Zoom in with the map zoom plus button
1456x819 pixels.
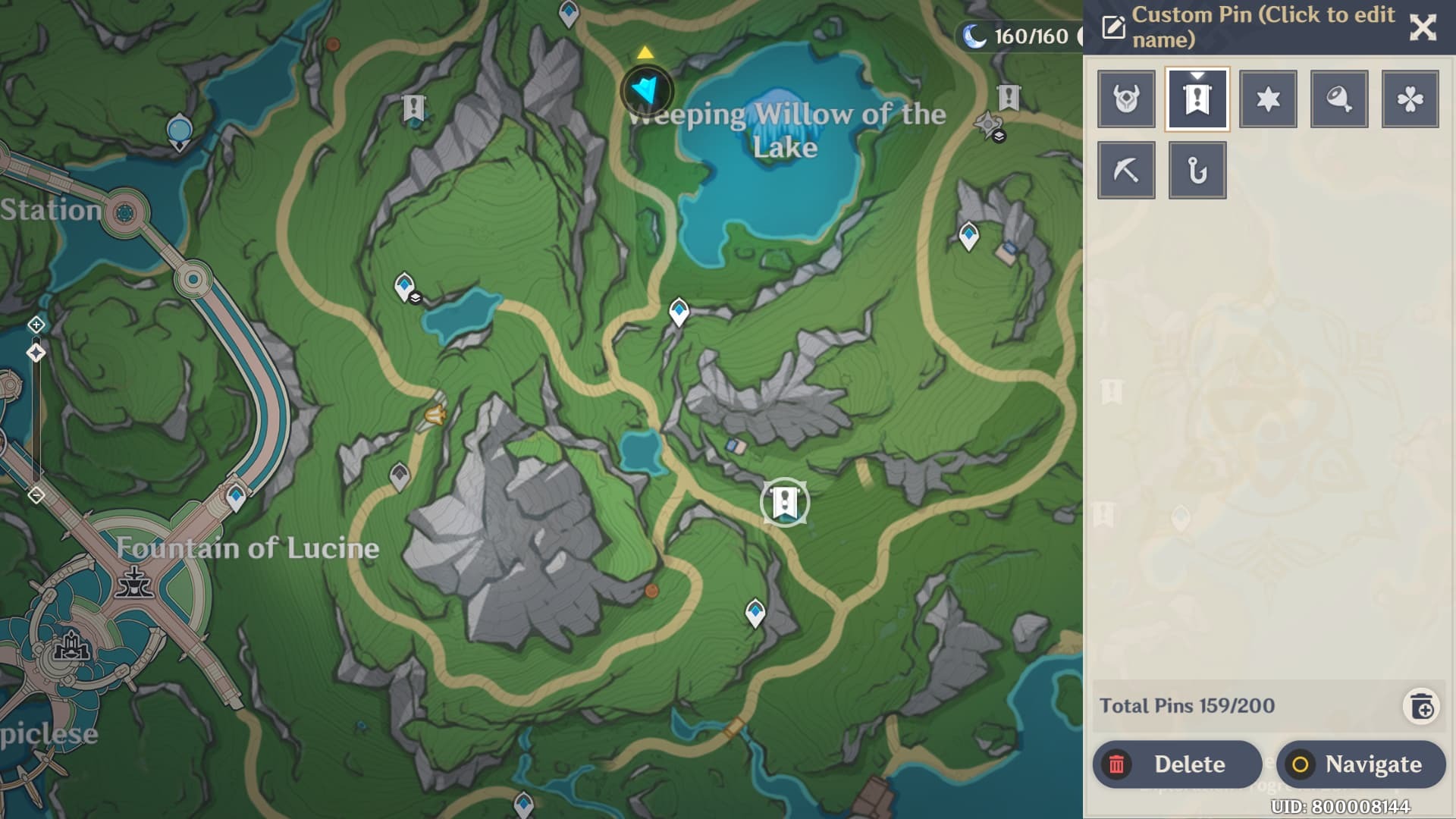(x=36, y=325)
